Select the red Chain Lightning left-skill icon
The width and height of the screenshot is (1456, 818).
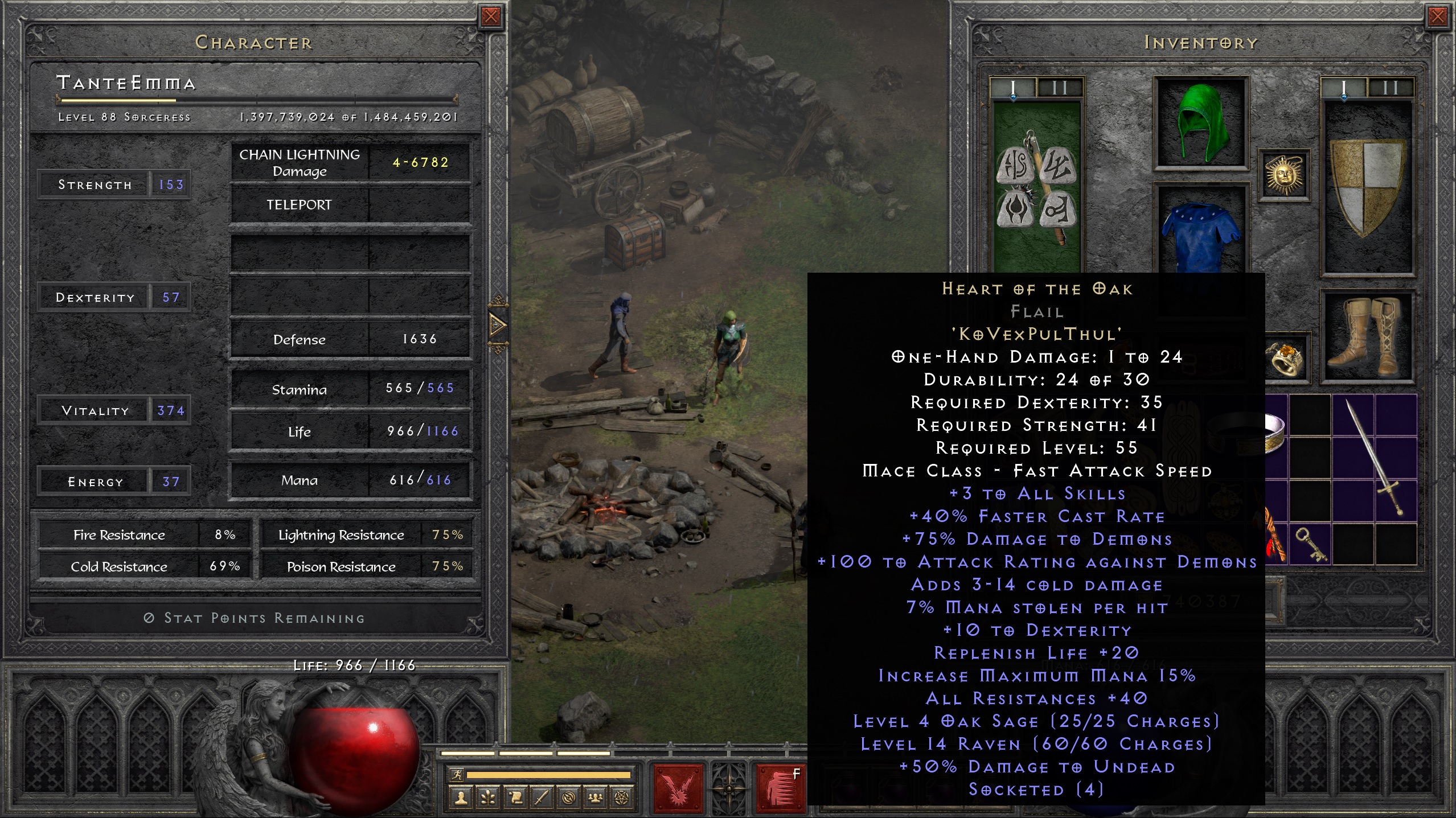pyautogui.click(x=679, y=790)
